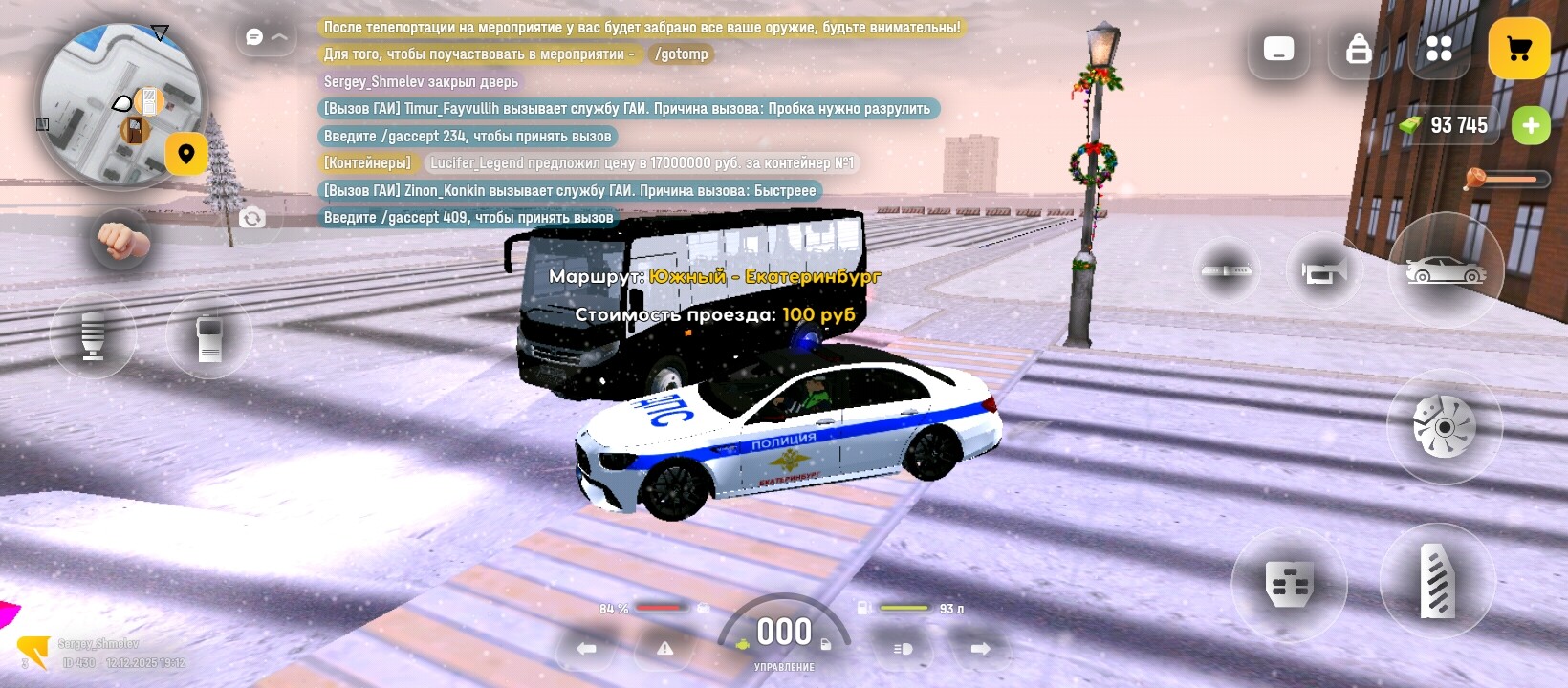Toggle the left turn signal arrow
This screenshot has width=1568, height=688.
click(586, 649)
